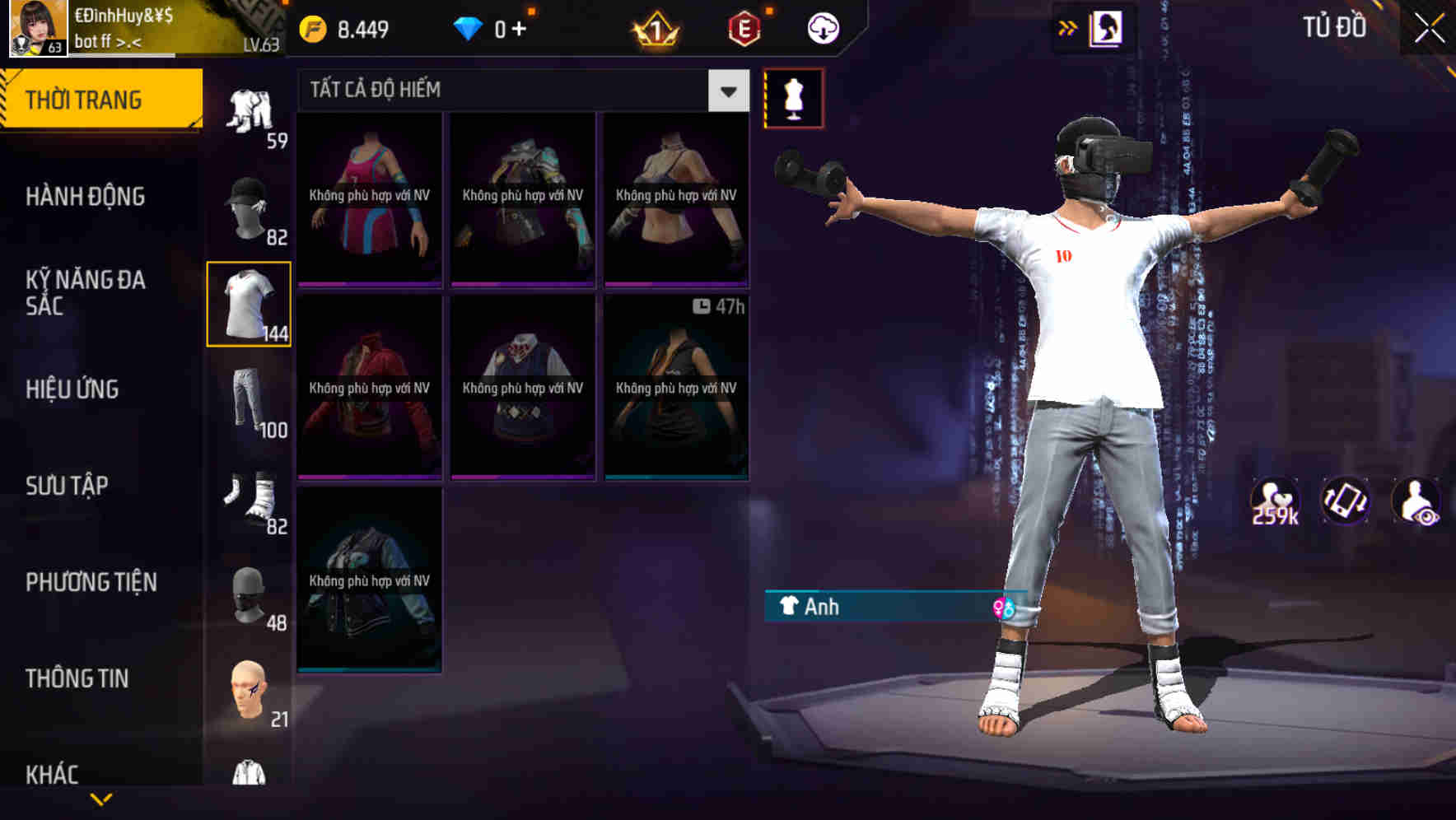Select the PHƯƠNG TIỆN category
The width and height of the screenshot is (1456, 820).
[x=91, y=582]
